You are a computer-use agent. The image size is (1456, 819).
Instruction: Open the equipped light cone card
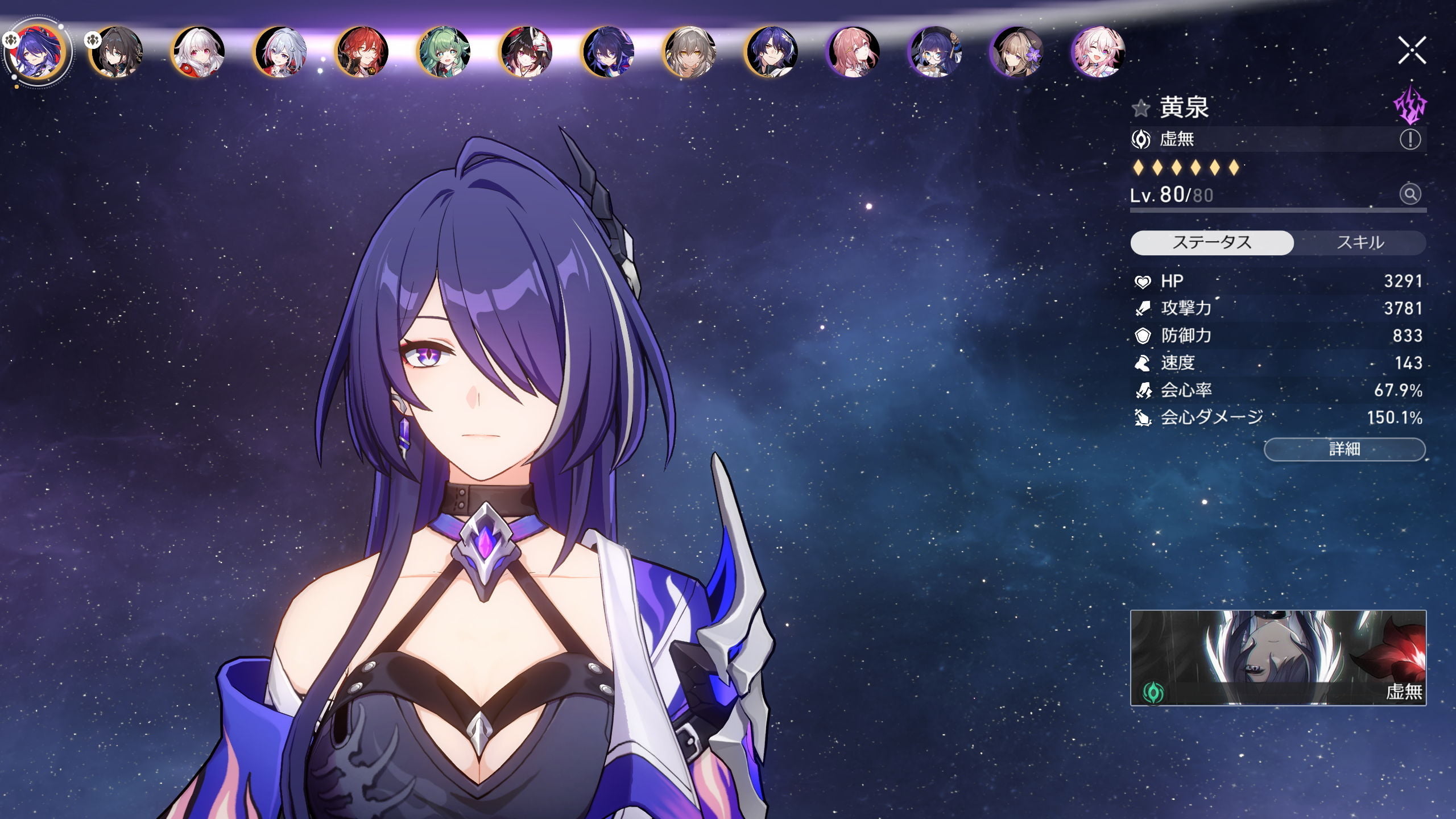1278,657
